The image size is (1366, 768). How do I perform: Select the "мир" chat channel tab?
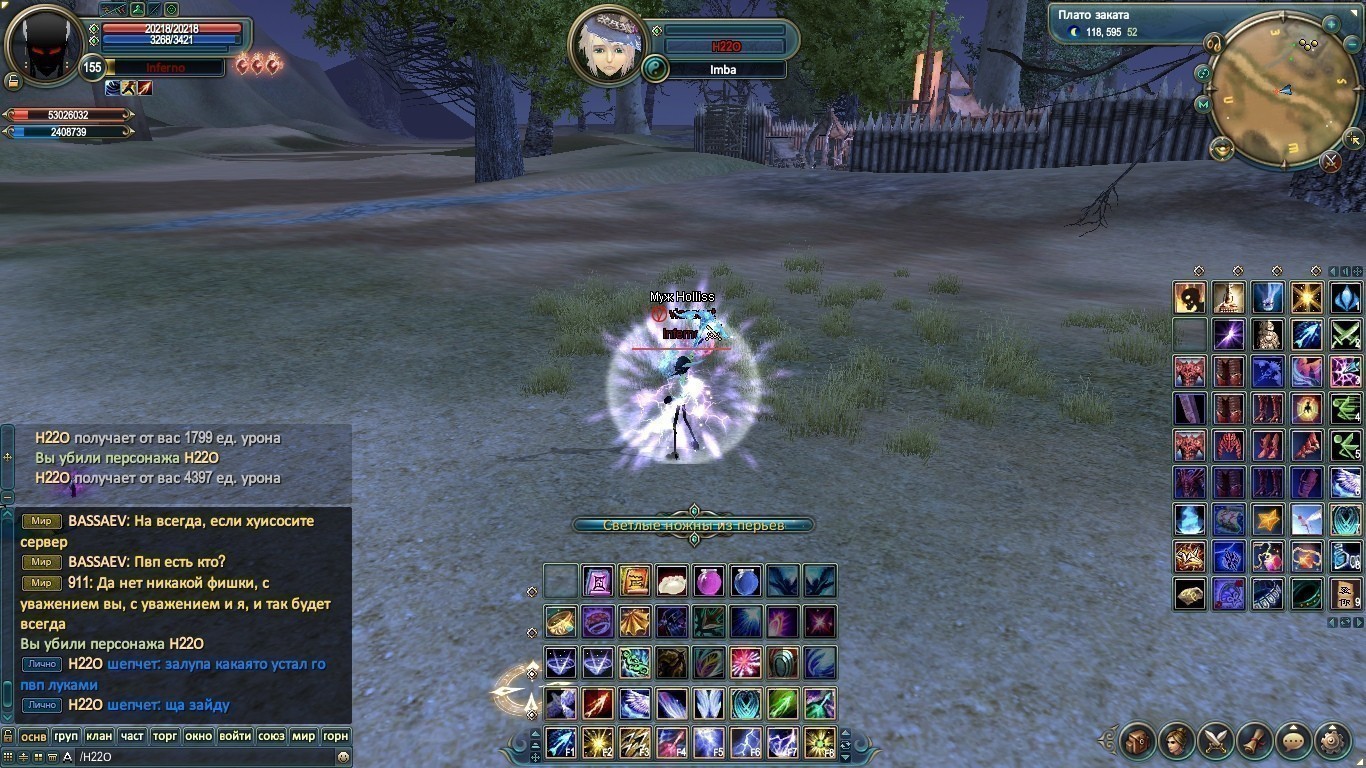303,736
